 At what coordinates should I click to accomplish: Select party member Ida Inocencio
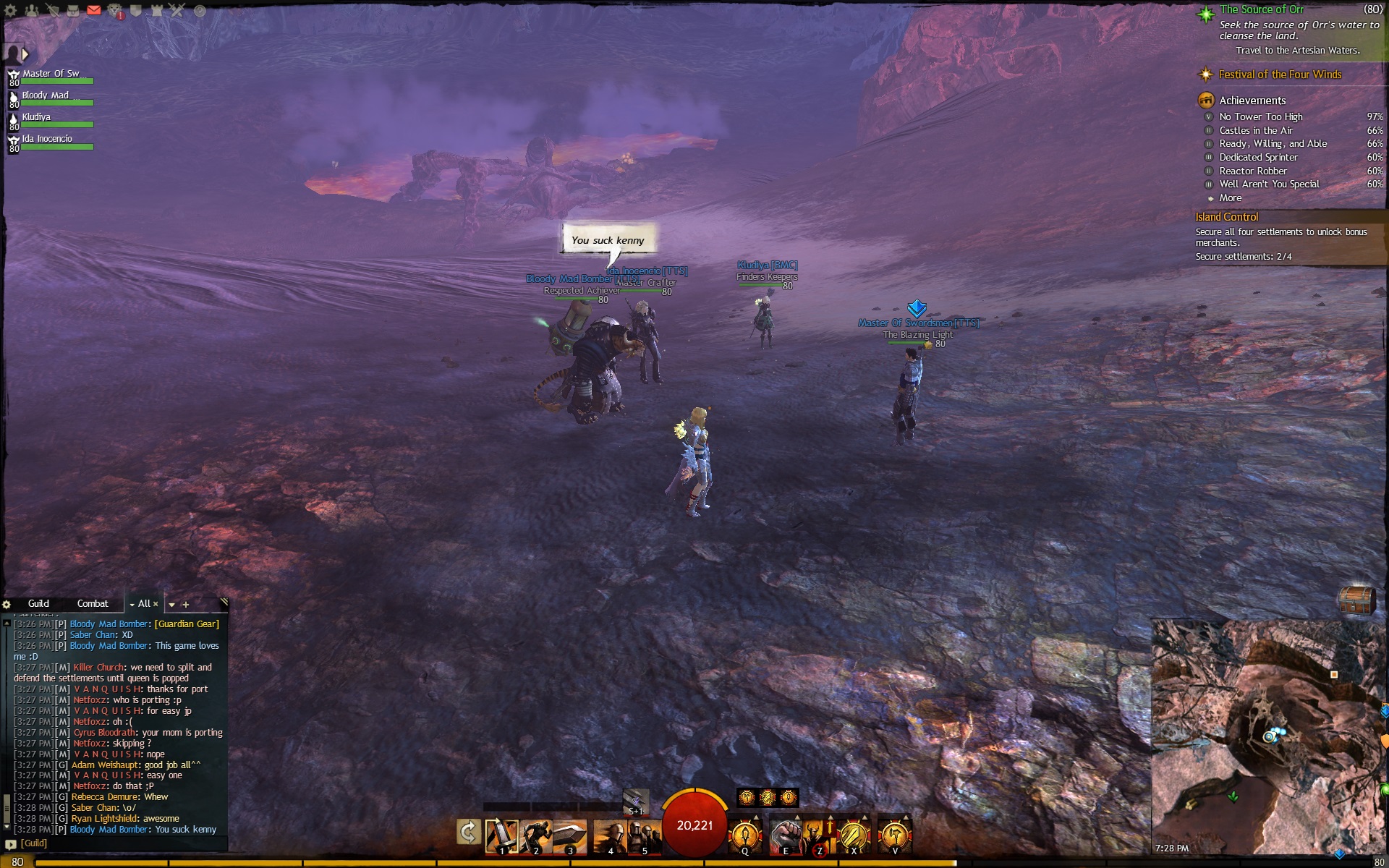tap(46, 140)
